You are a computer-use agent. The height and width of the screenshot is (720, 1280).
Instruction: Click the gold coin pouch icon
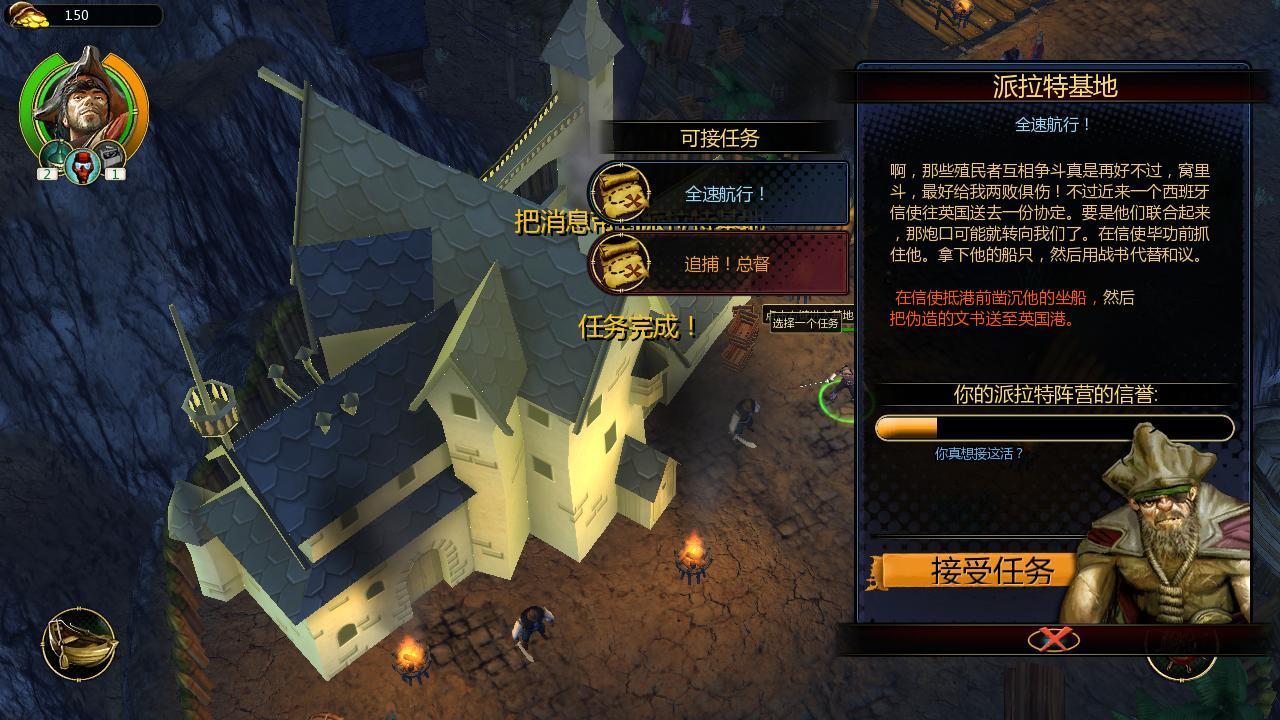point(30,14)
